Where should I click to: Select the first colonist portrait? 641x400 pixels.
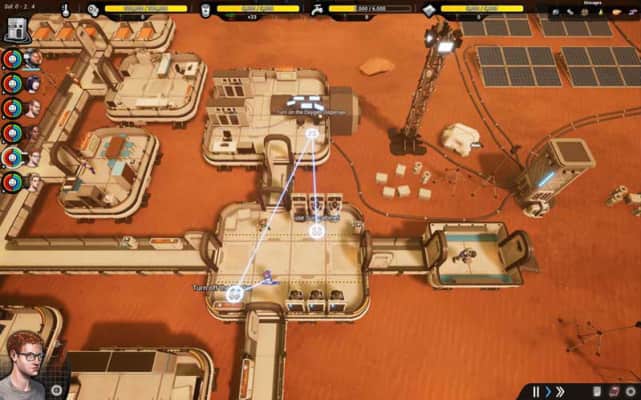tap(34, 59)
